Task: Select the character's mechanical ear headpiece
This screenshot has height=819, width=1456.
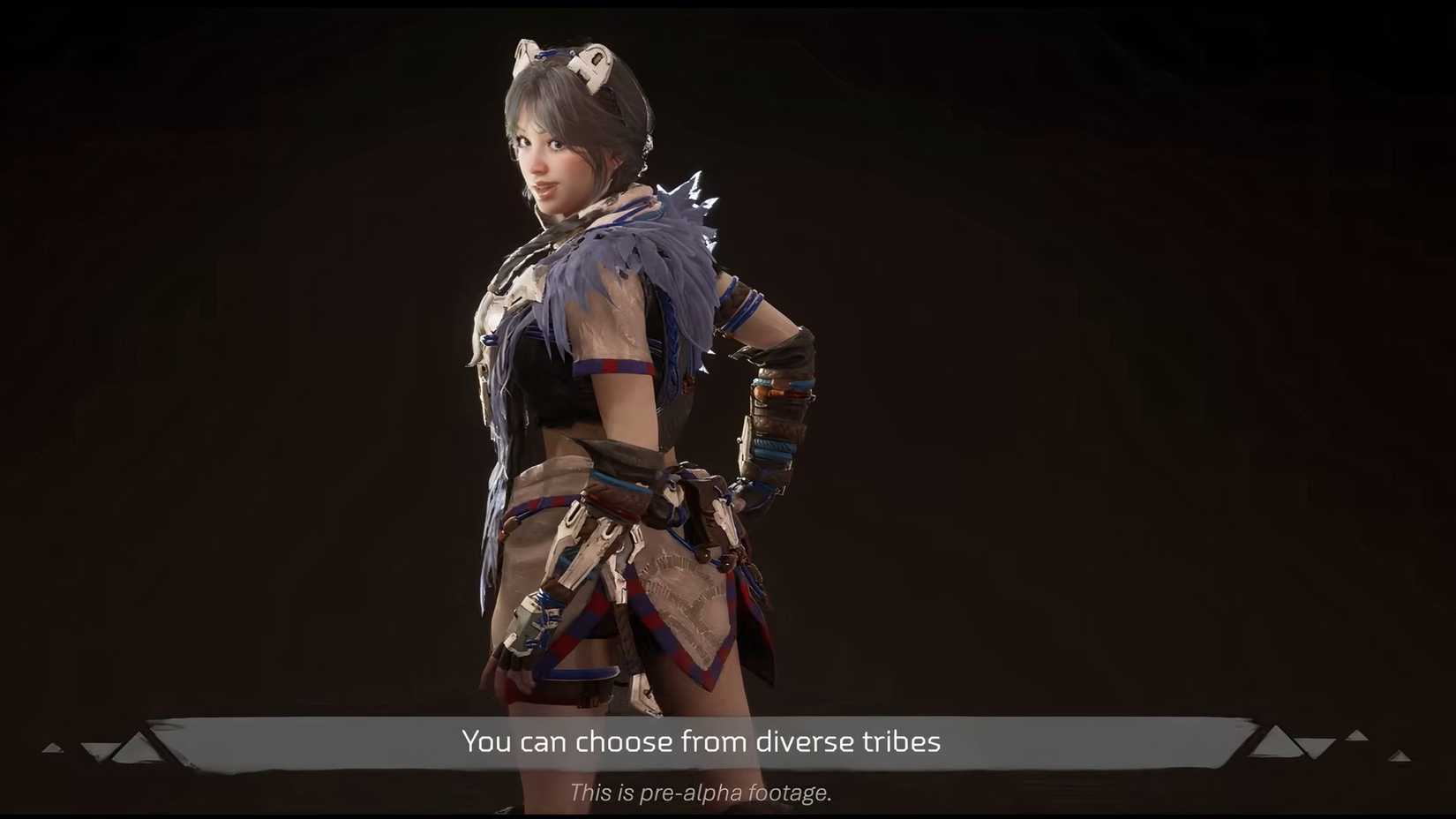Action: click(x=589, y=64)
